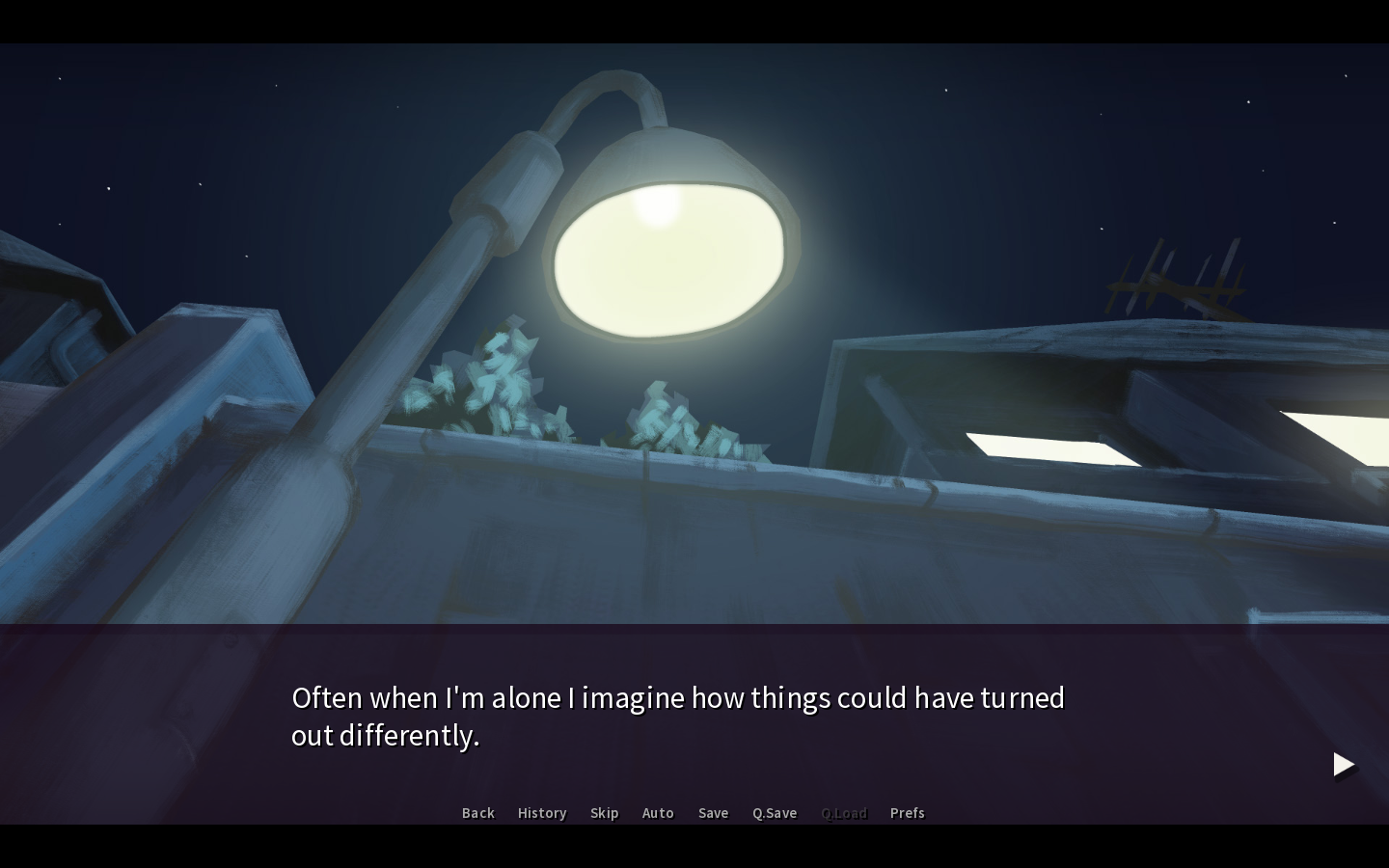Viewport: 1389px width, 868px height.
Task: Toggle Auto advance
Action: (658, 813)
